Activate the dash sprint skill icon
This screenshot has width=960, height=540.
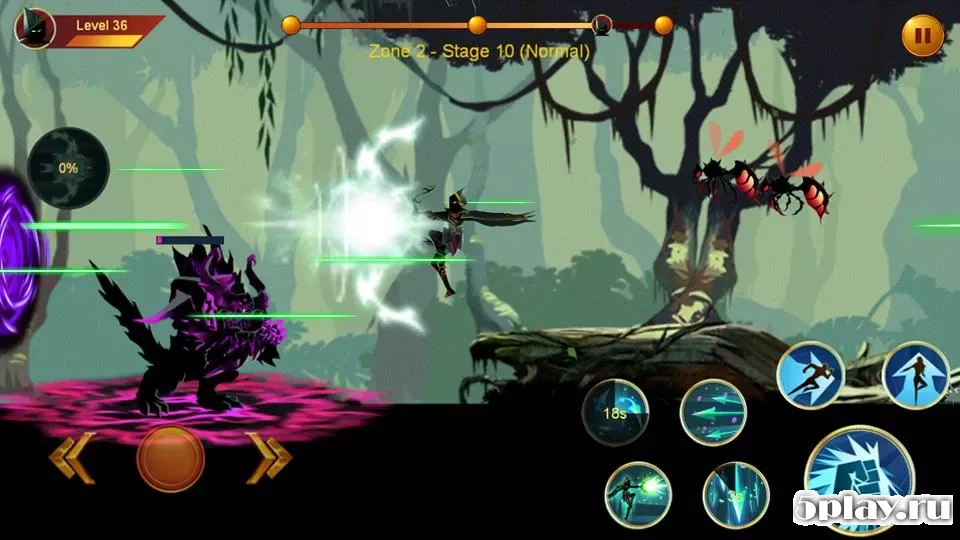[x=810, y=375]
